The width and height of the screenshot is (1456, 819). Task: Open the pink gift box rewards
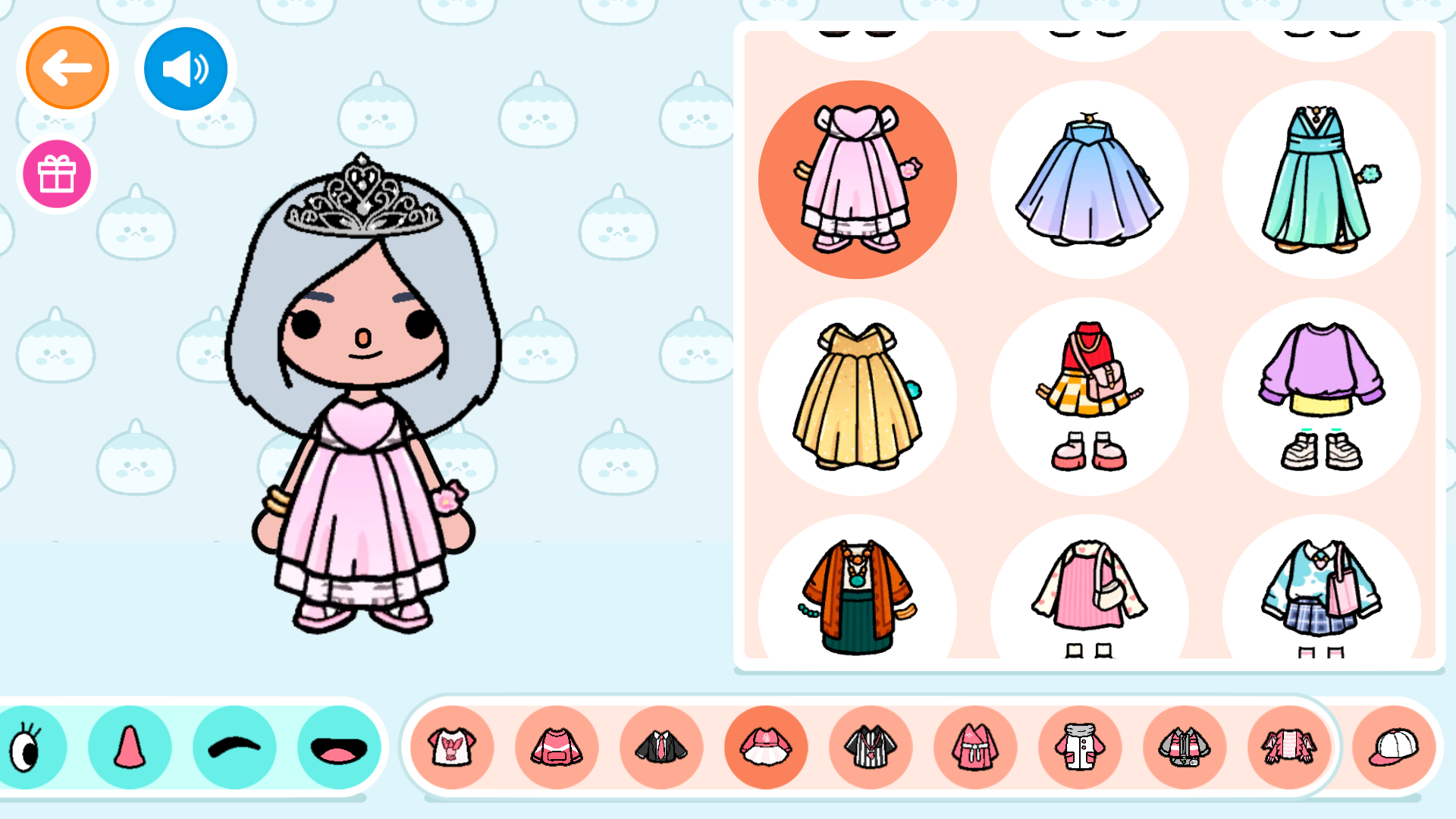point(56,173)
